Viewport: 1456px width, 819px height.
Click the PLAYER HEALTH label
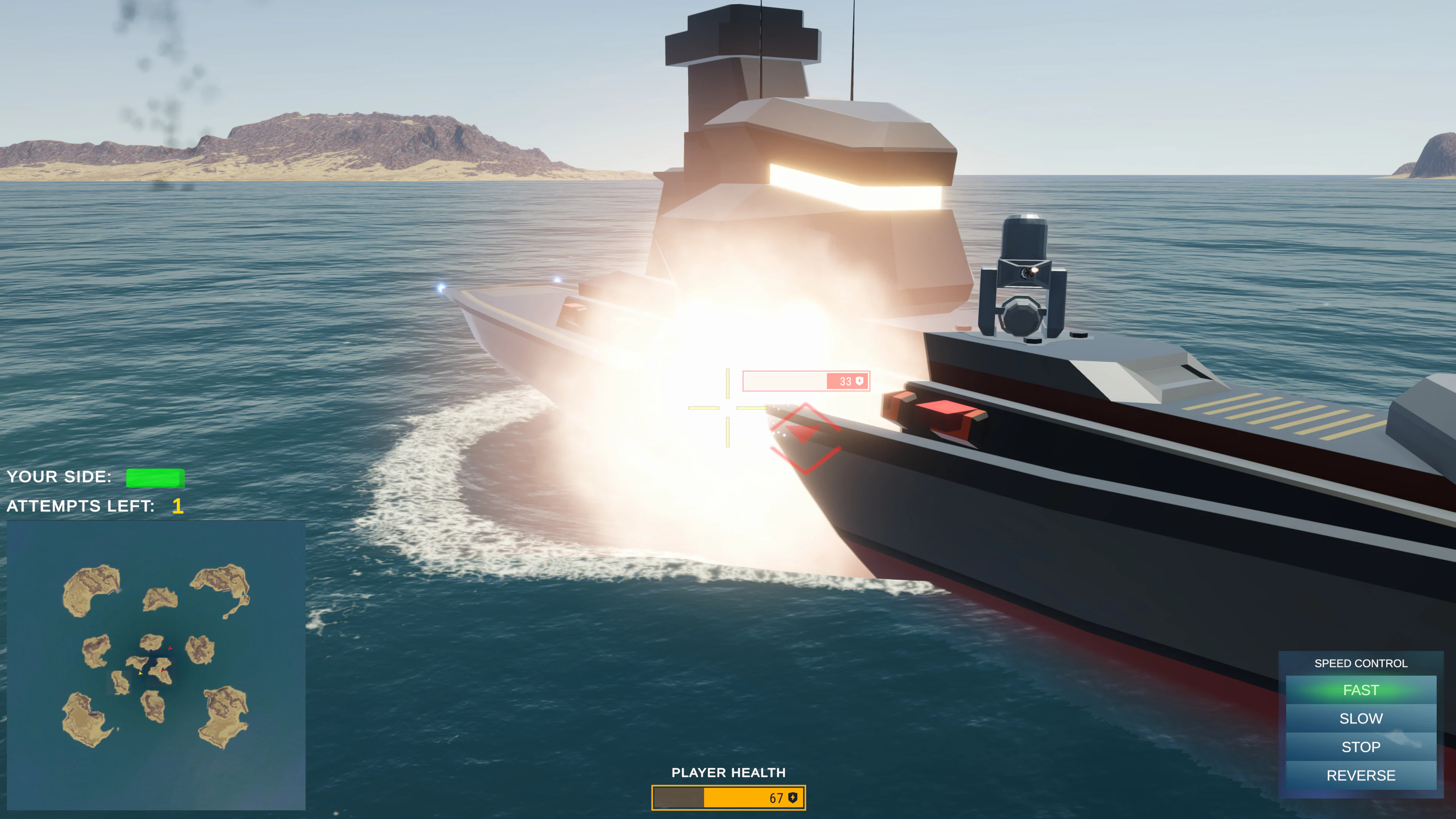click(x=728, y=773)
